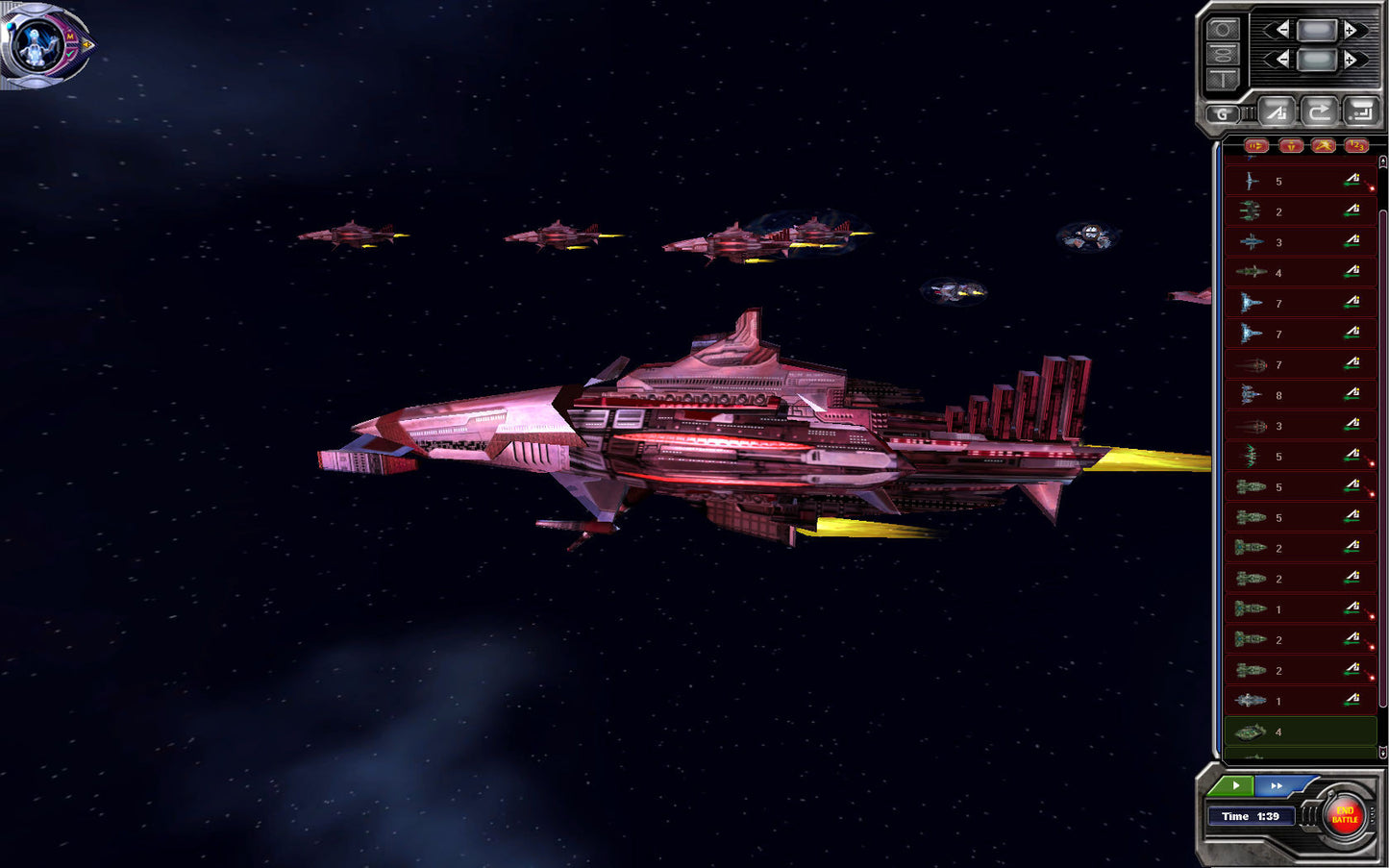Select the curved retreat arrow icon
The image size is (1389, 868).
[1318, 112]
